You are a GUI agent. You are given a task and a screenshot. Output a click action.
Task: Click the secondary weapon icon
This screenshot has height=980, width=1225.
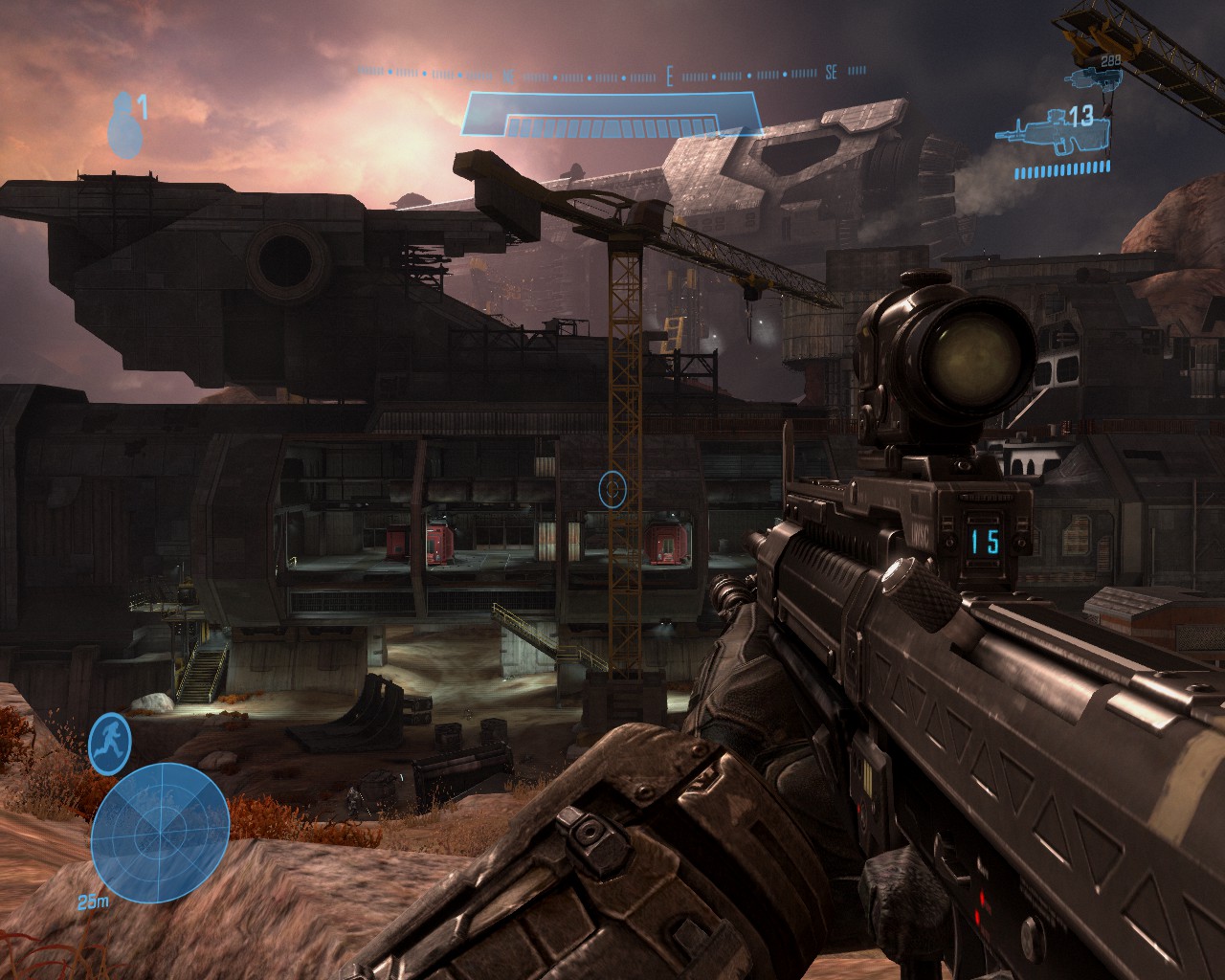[1092, 76]
